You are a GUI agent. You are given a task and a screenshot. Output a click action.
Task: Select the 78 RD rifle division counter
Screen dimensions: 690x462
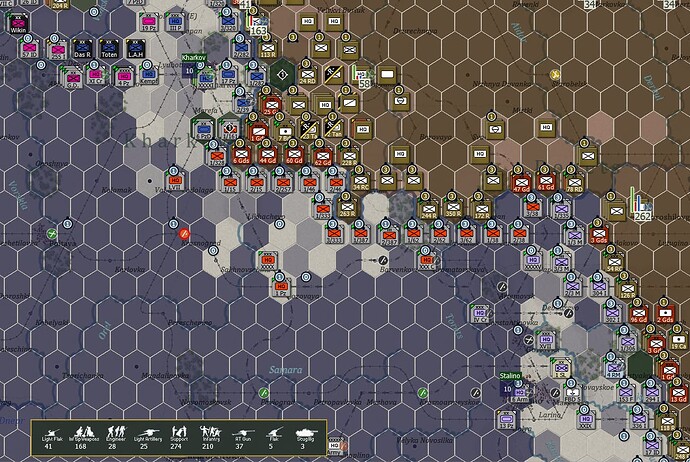(573, 181)
